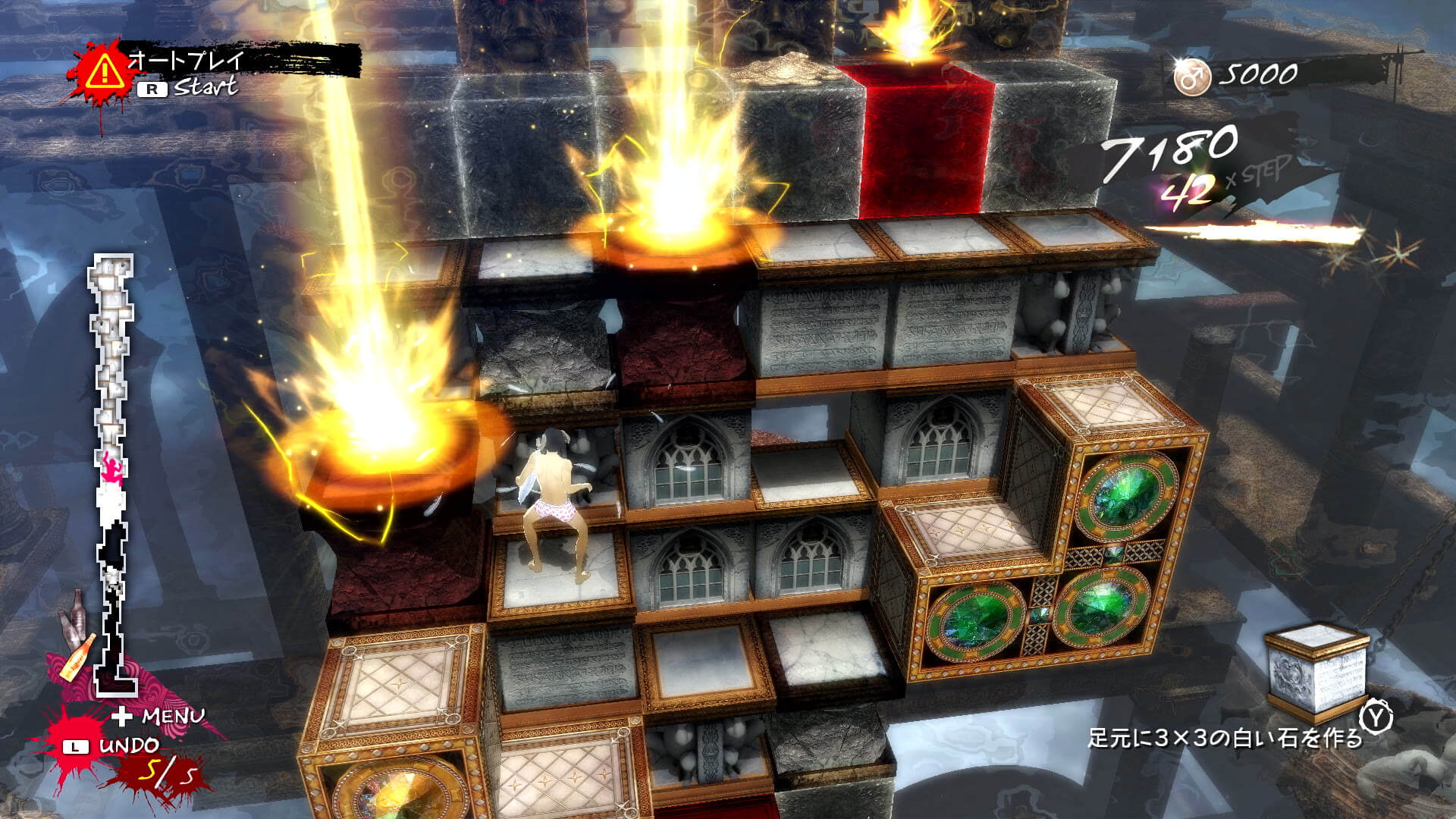Click the vertical tower progress map

click(114, 470)
